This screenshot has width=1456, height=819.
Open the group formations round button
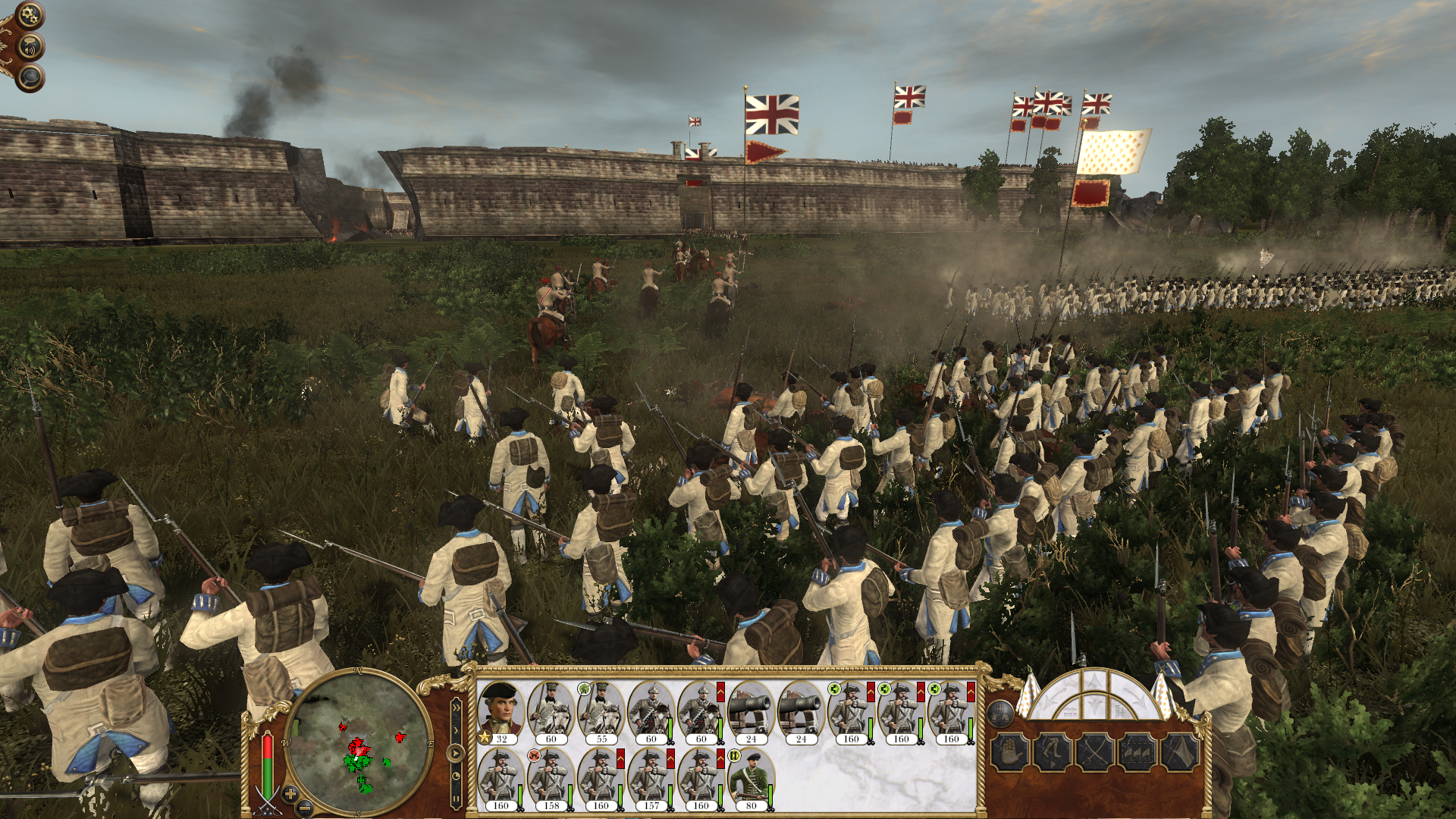(x=1001, y=714)
